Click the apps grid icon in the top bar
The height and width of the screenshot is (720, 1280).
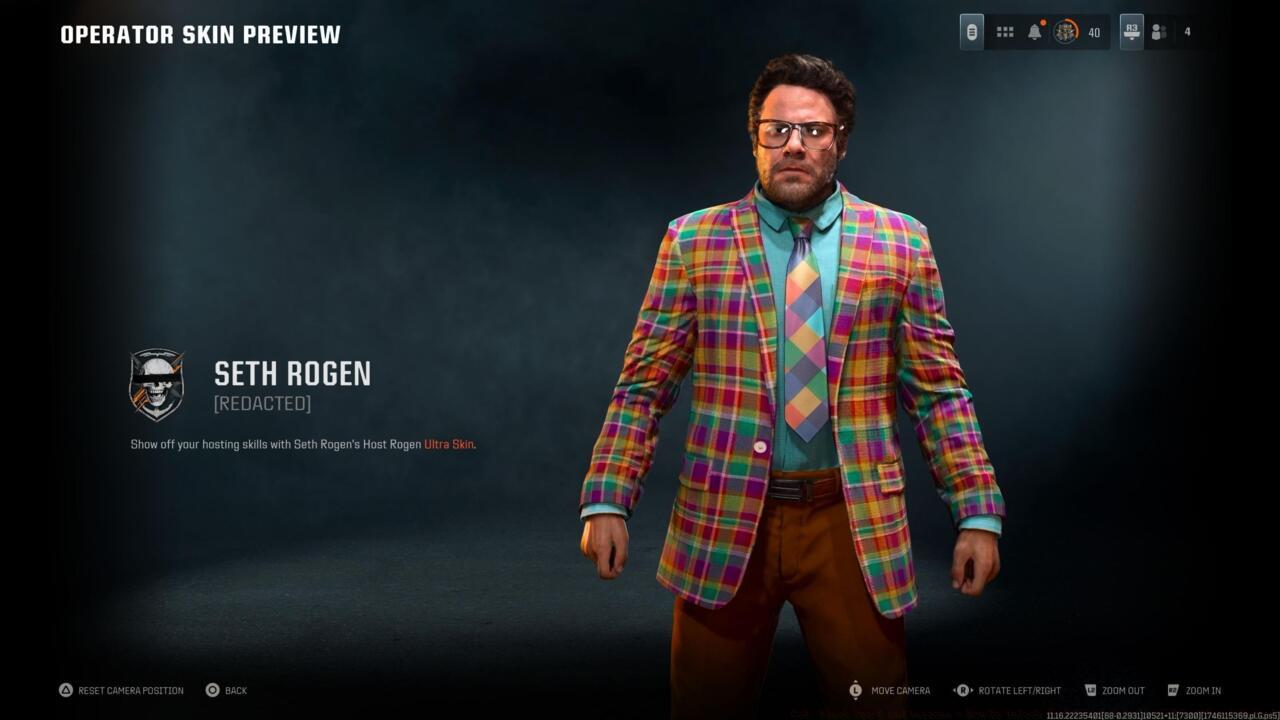click(x=1004, y=31)
